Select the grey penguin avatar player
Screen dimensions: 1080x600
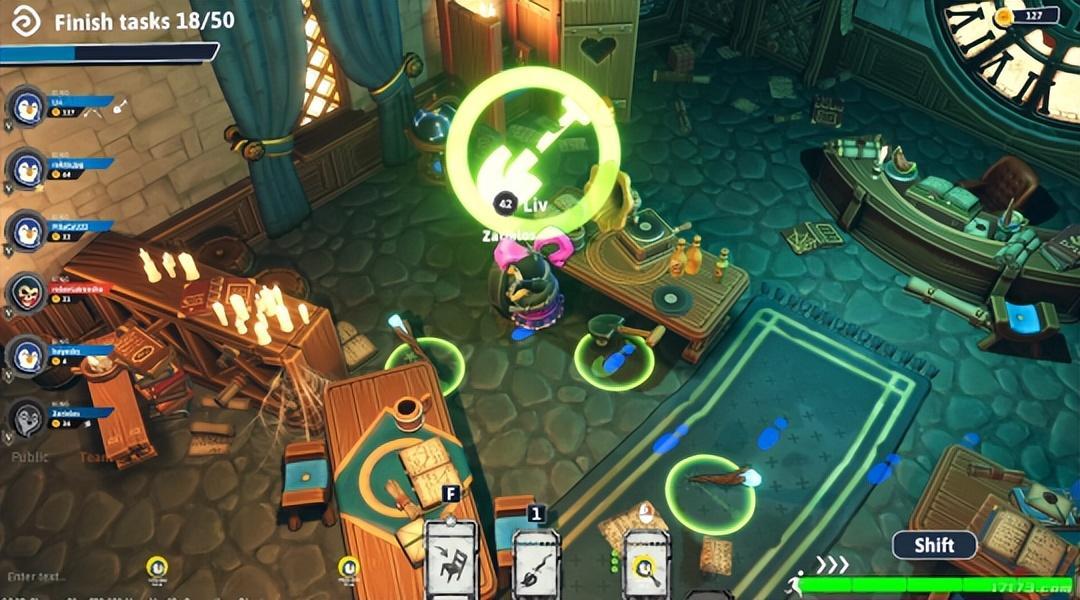click(x=29, y=418)
